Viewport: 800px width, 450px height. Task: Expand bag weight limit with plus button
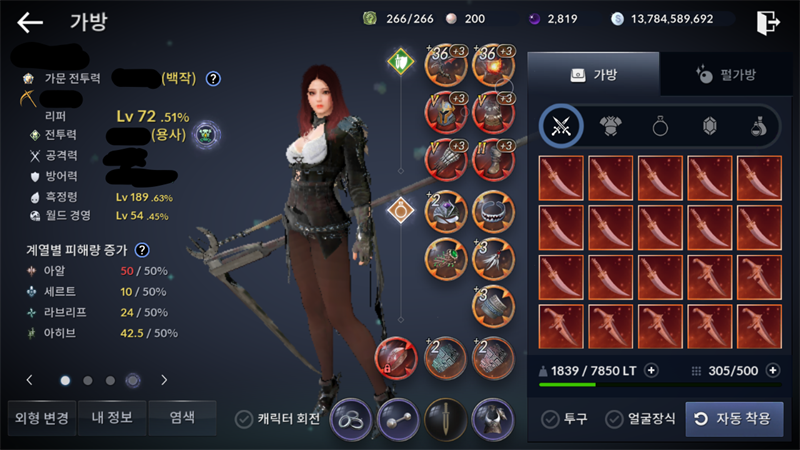(651, 370)
